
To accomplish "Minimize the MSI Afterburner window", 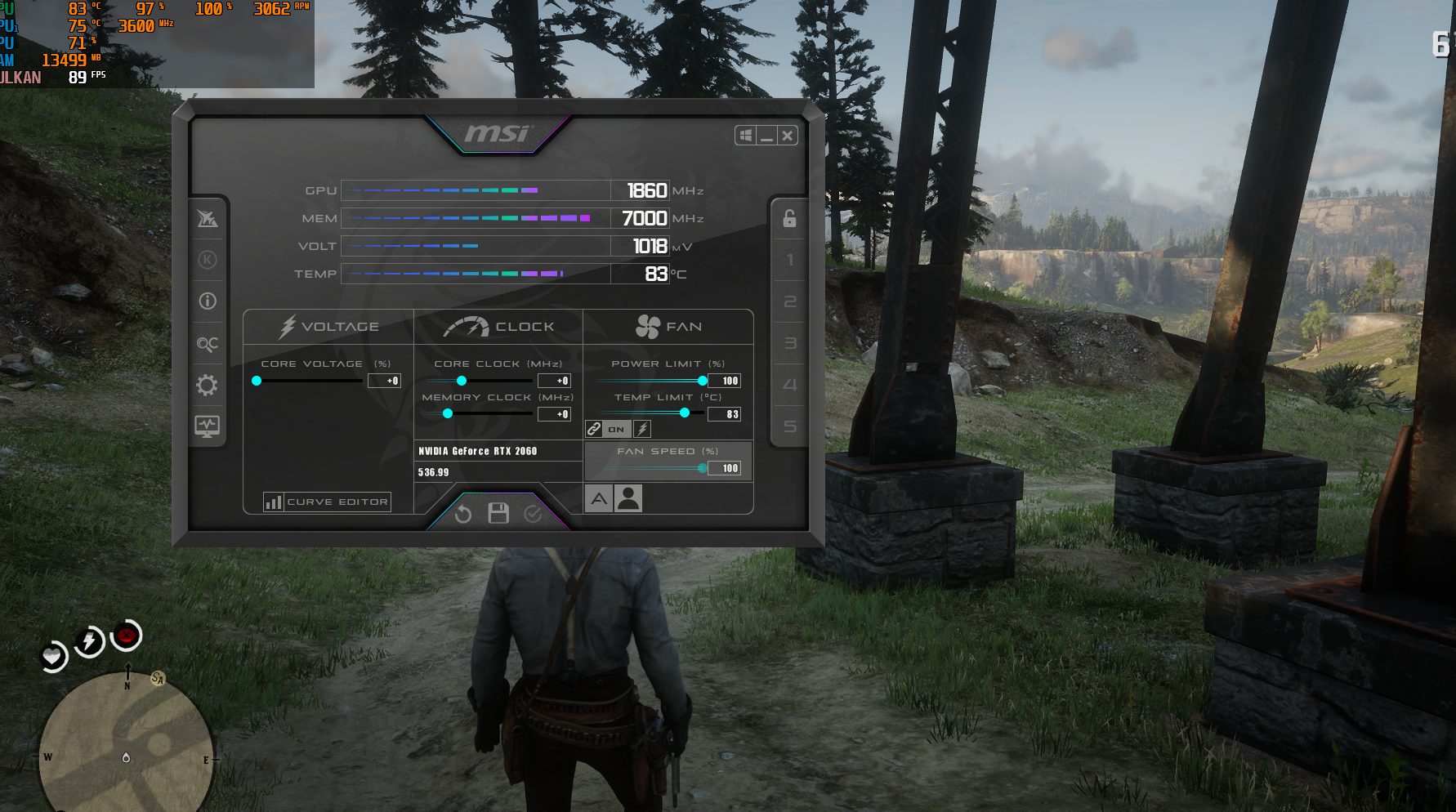I will [x=766, y=136].
